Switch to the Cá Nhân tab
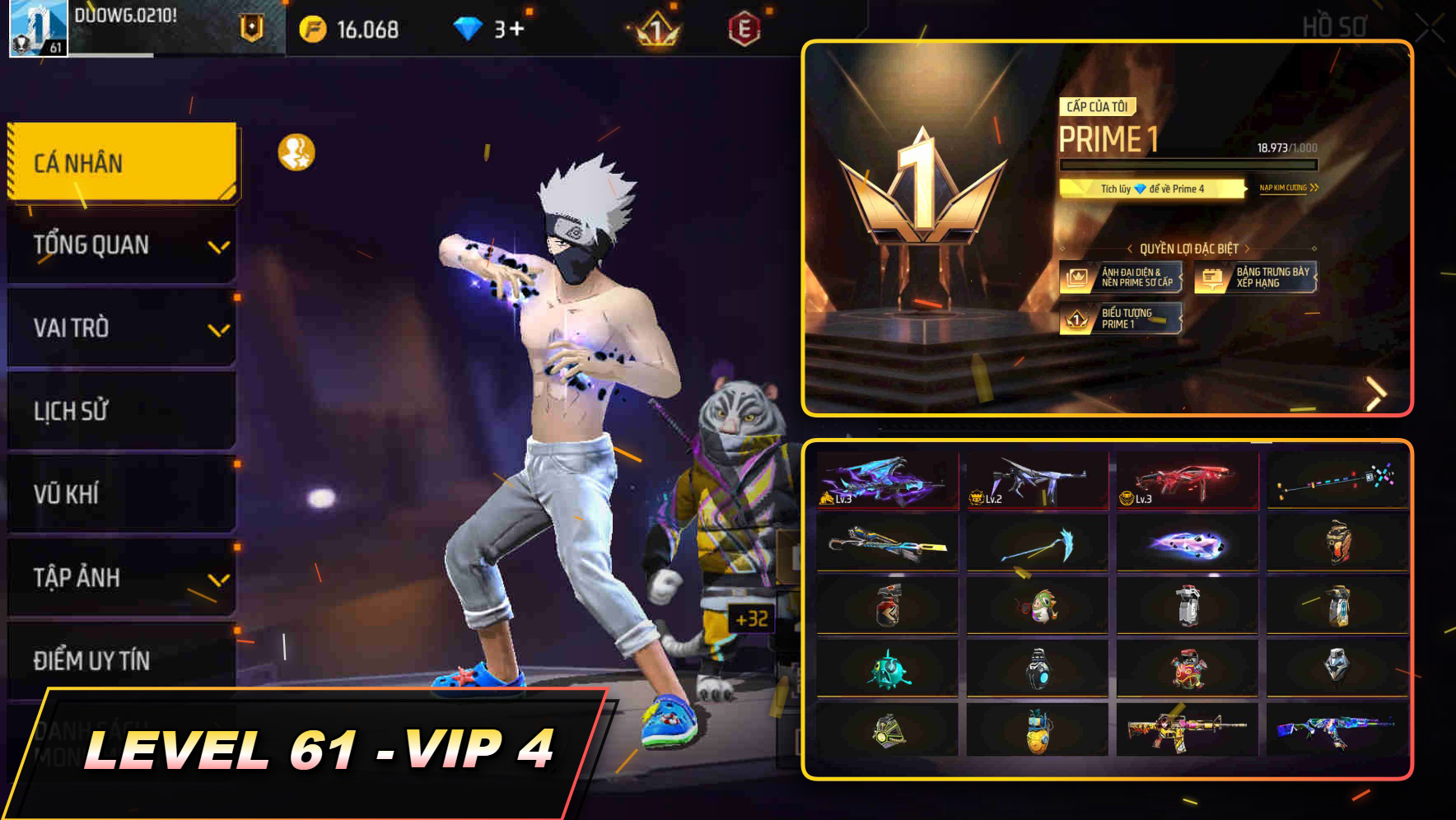 (x=119, y=163)
